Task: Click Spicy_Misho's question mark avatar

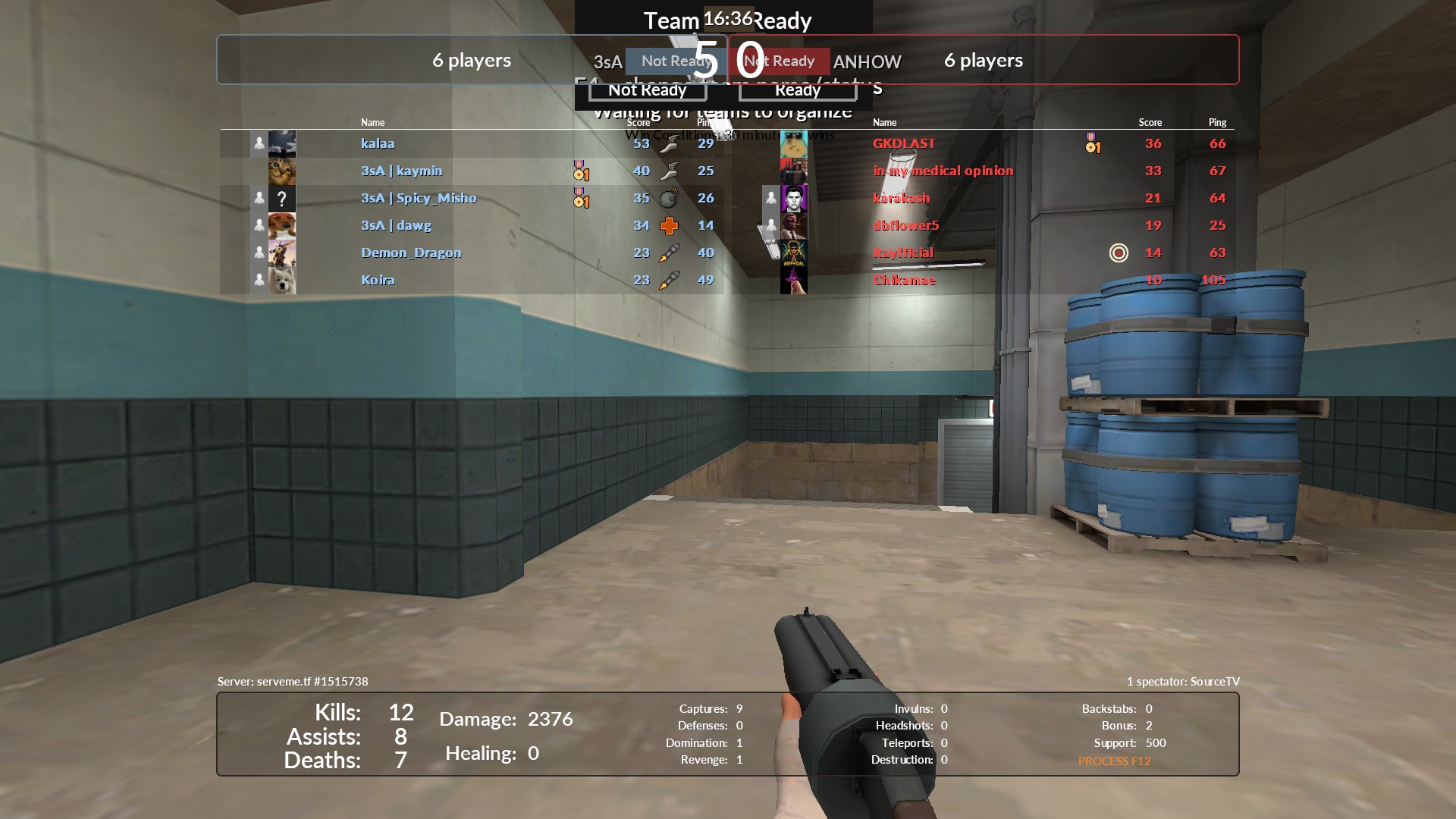Action: tap(282, 199)
